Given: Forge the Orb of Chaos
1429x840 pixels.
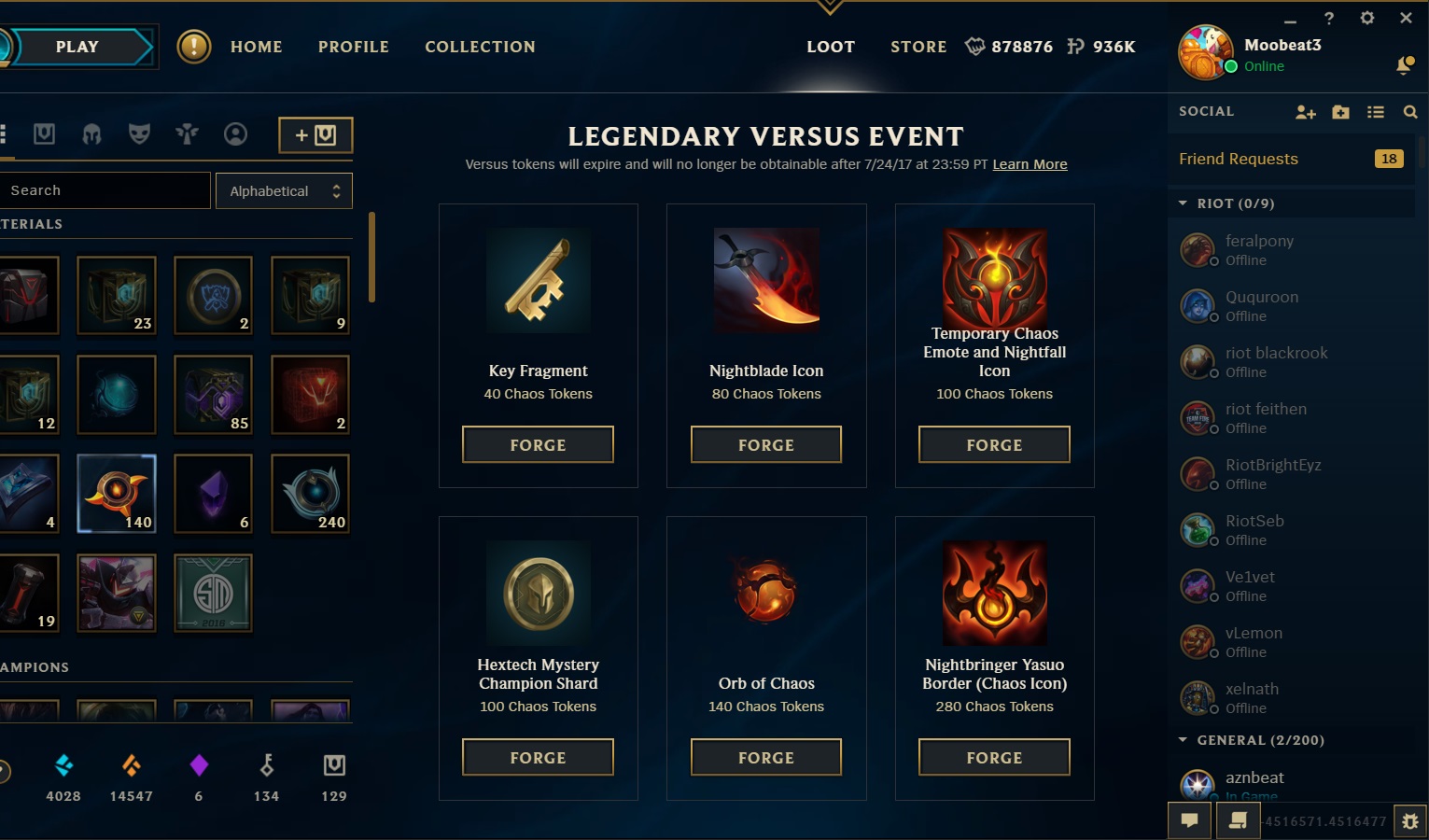Looking at the screenshot, I should [765, 757].
